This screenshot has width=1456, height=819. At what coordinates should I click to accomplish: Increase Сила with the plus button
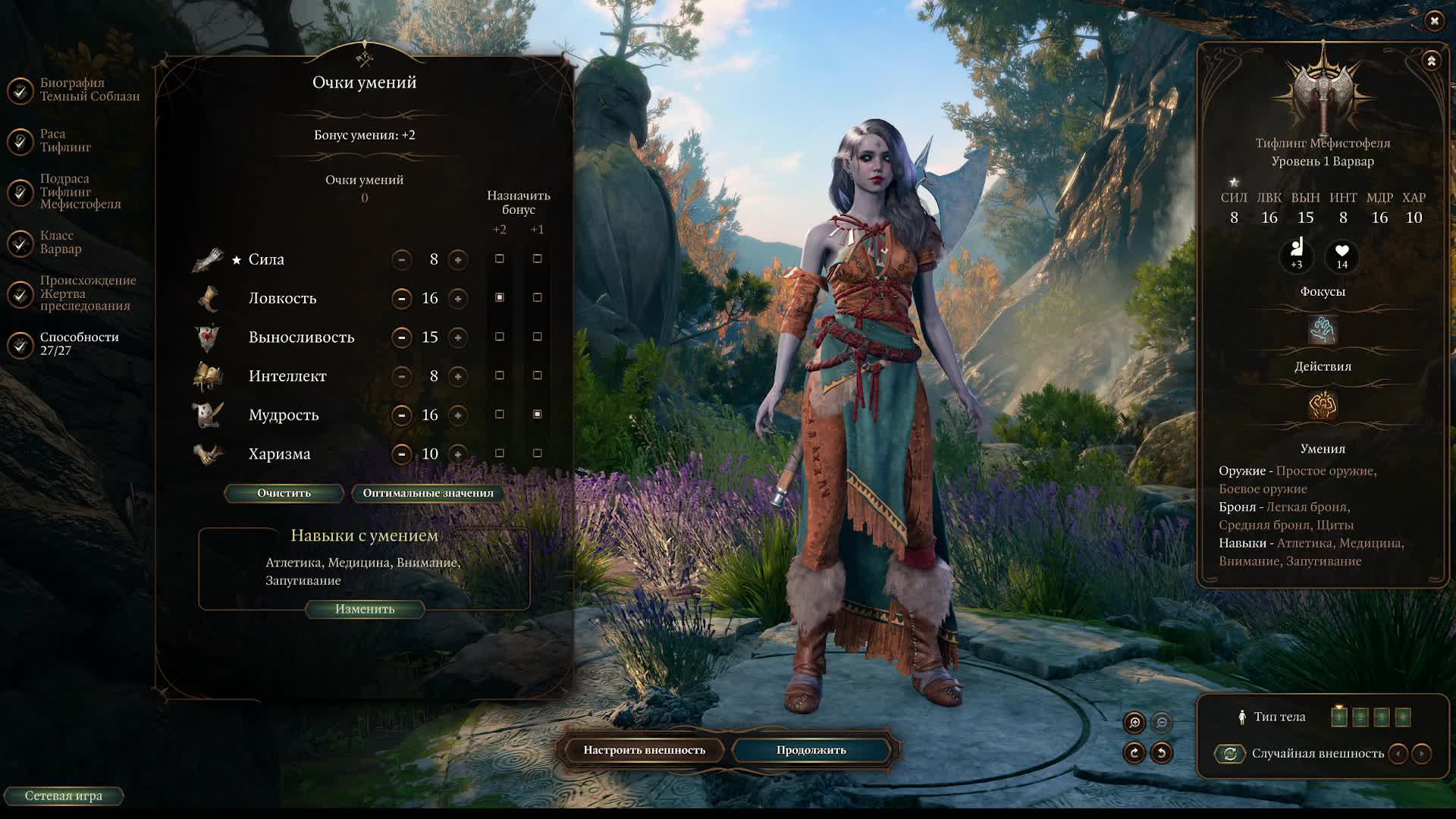coord(458,260)
